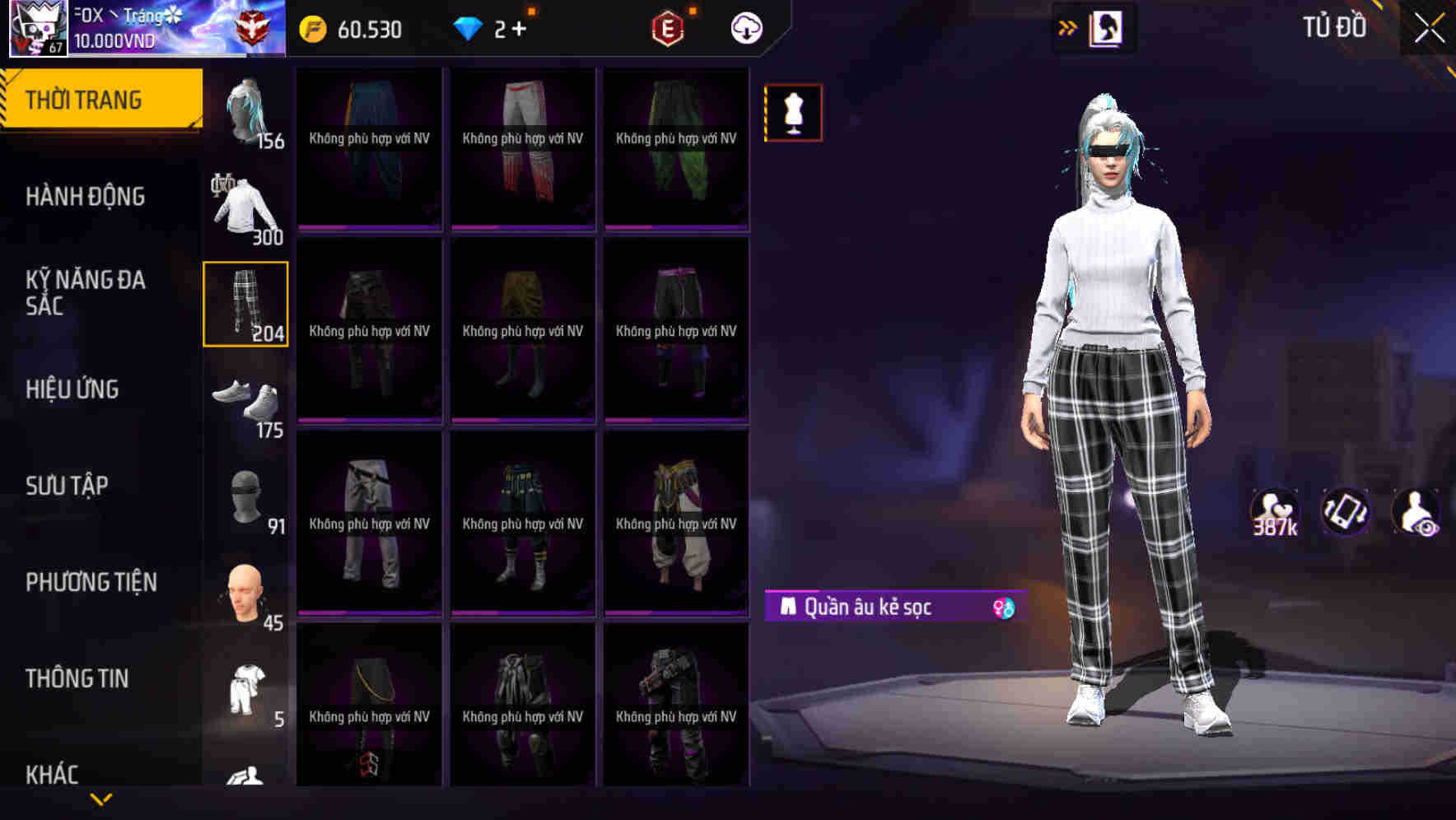Select SƯU TẬP from the left menu
The height and width of the screenshot is (820, 1456).
tap(68, 486)
